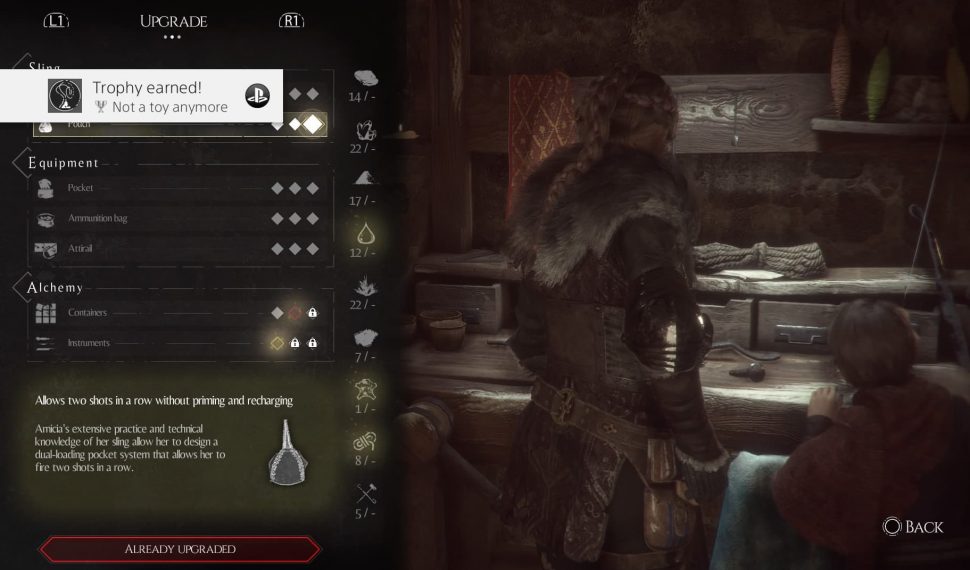This screenshot has height=570, width=970.
Task: Go back from the upgrade screen
Action: (912, 526)
